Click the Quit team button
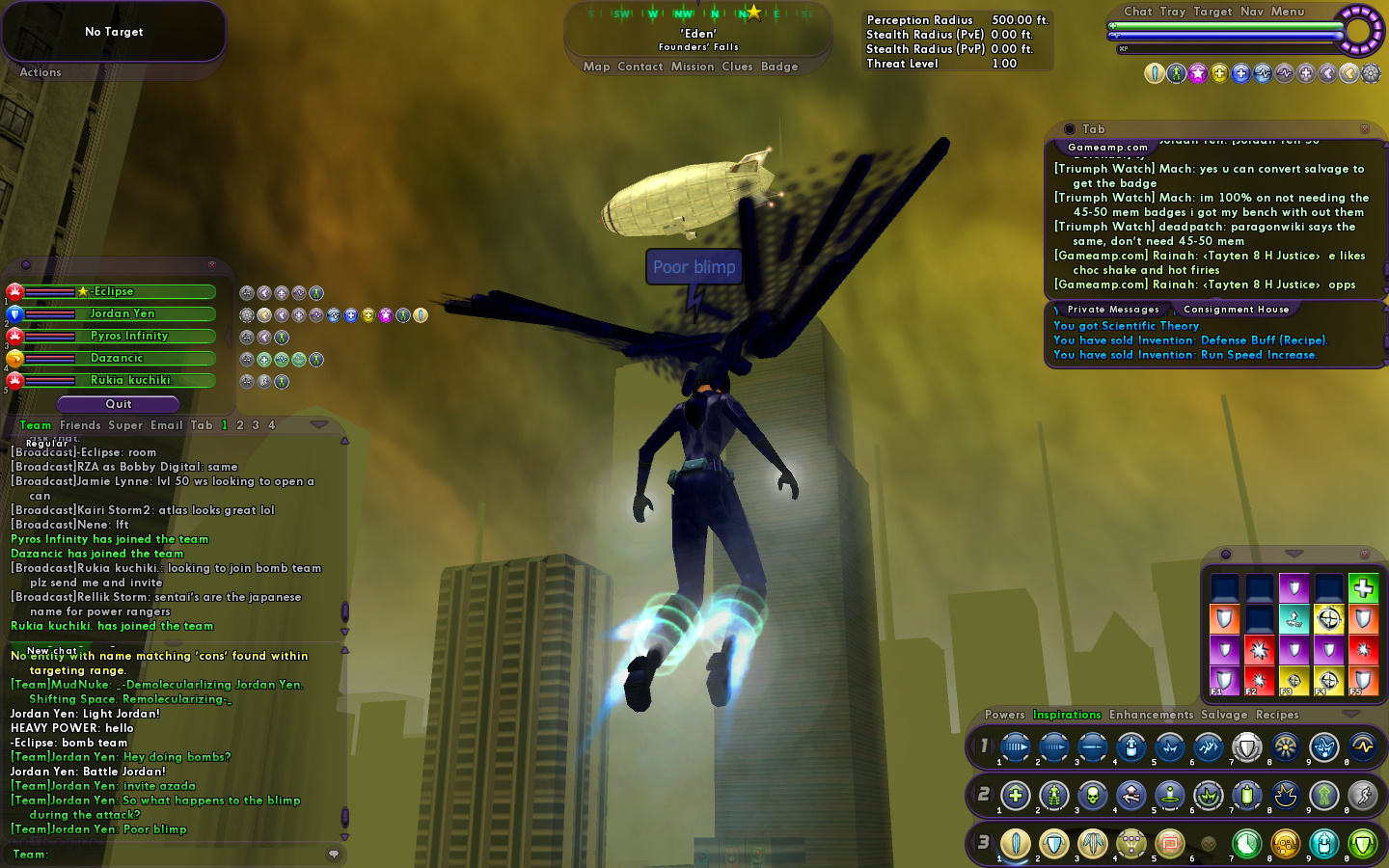Image resolution: width=1389 pixels, height=868 pixels. 119,404
